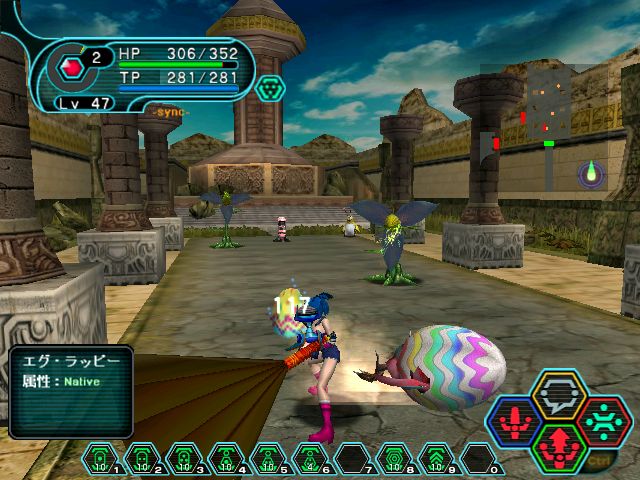
Task: Choose quick slot 3
Action: pyautogui.click(x=181, y=458)
